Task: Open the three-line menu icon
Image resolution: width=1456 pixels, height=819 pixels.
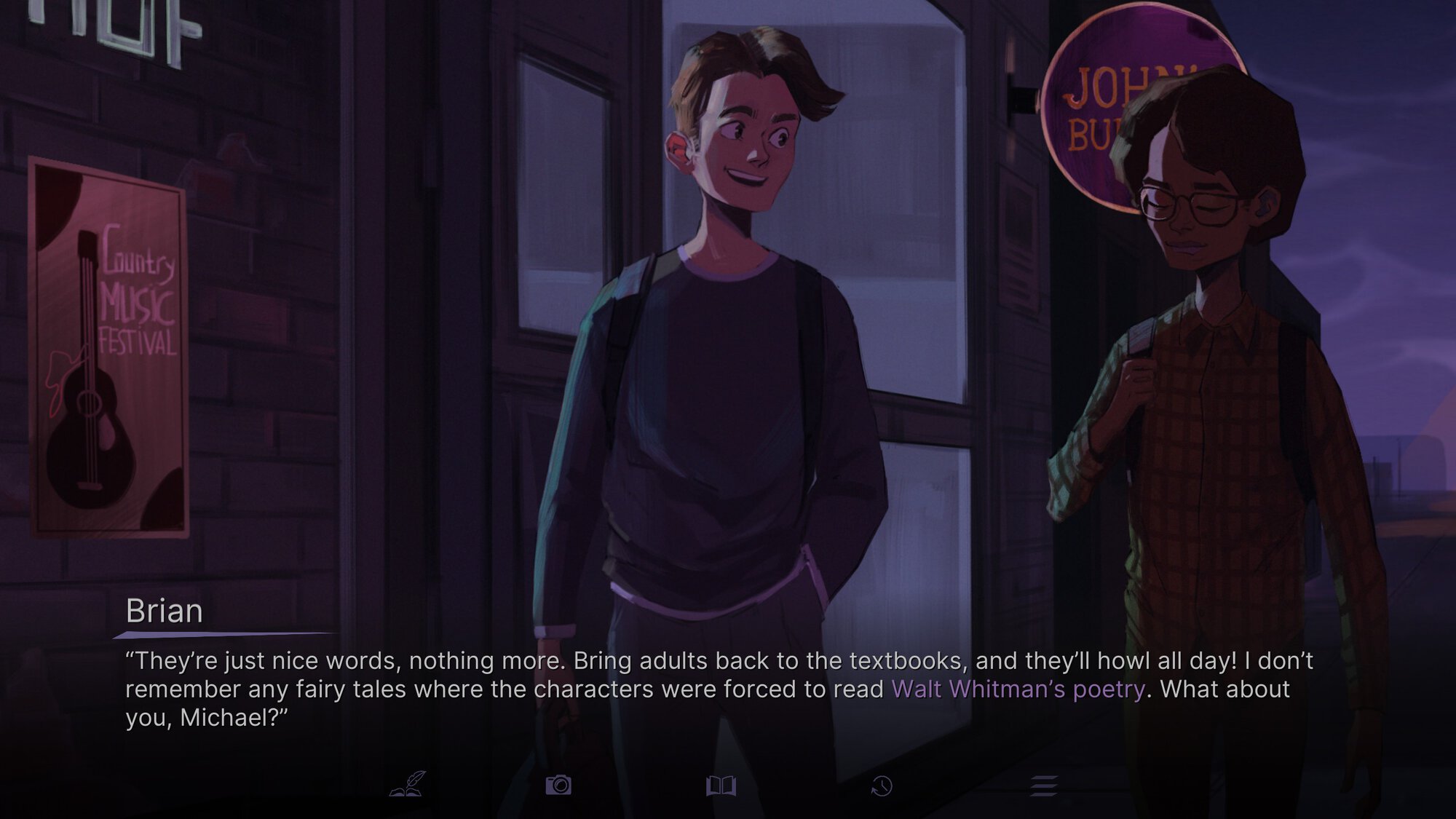Action: pos(1043,786)
